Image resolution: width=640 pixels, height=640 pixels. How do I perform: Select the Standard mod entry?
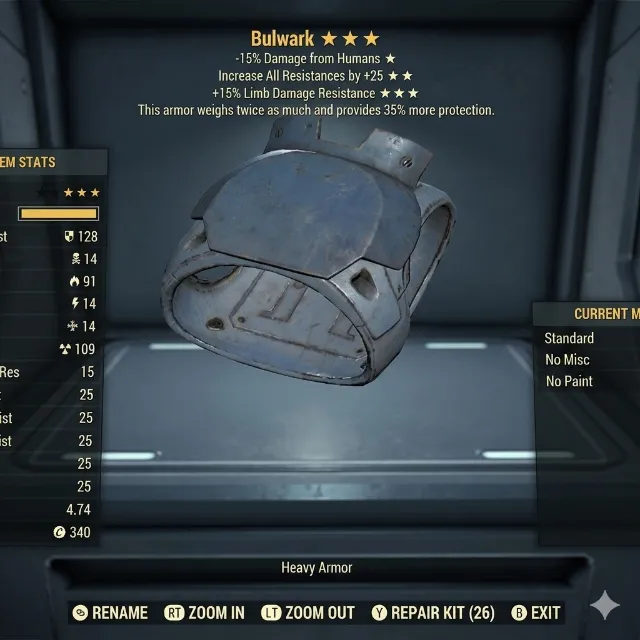(x=569, y=338)
